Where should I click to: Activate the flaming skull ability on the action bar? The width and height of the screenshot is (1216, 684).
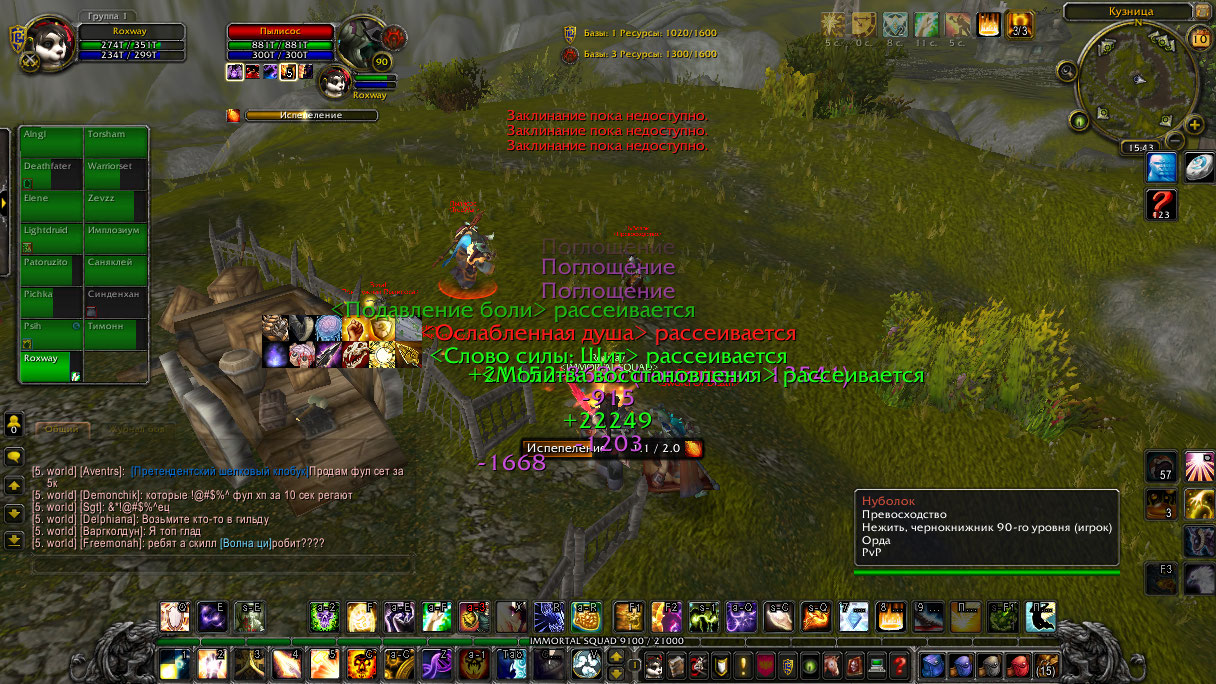[x=360, y=663]
